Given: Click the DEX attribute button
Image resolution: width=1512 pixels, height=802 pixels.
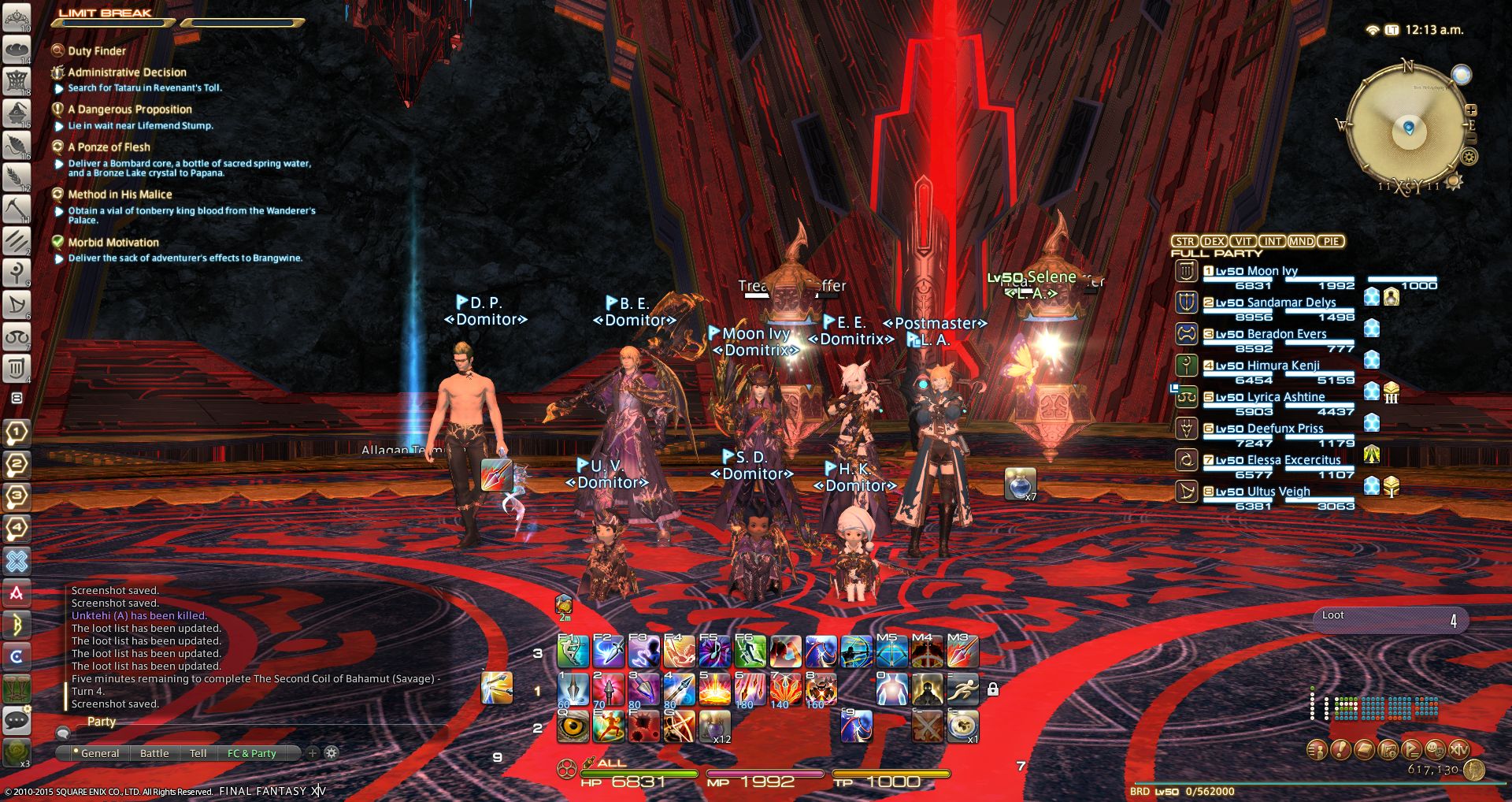Looking at the screenshot, I should pos(1214,242).
